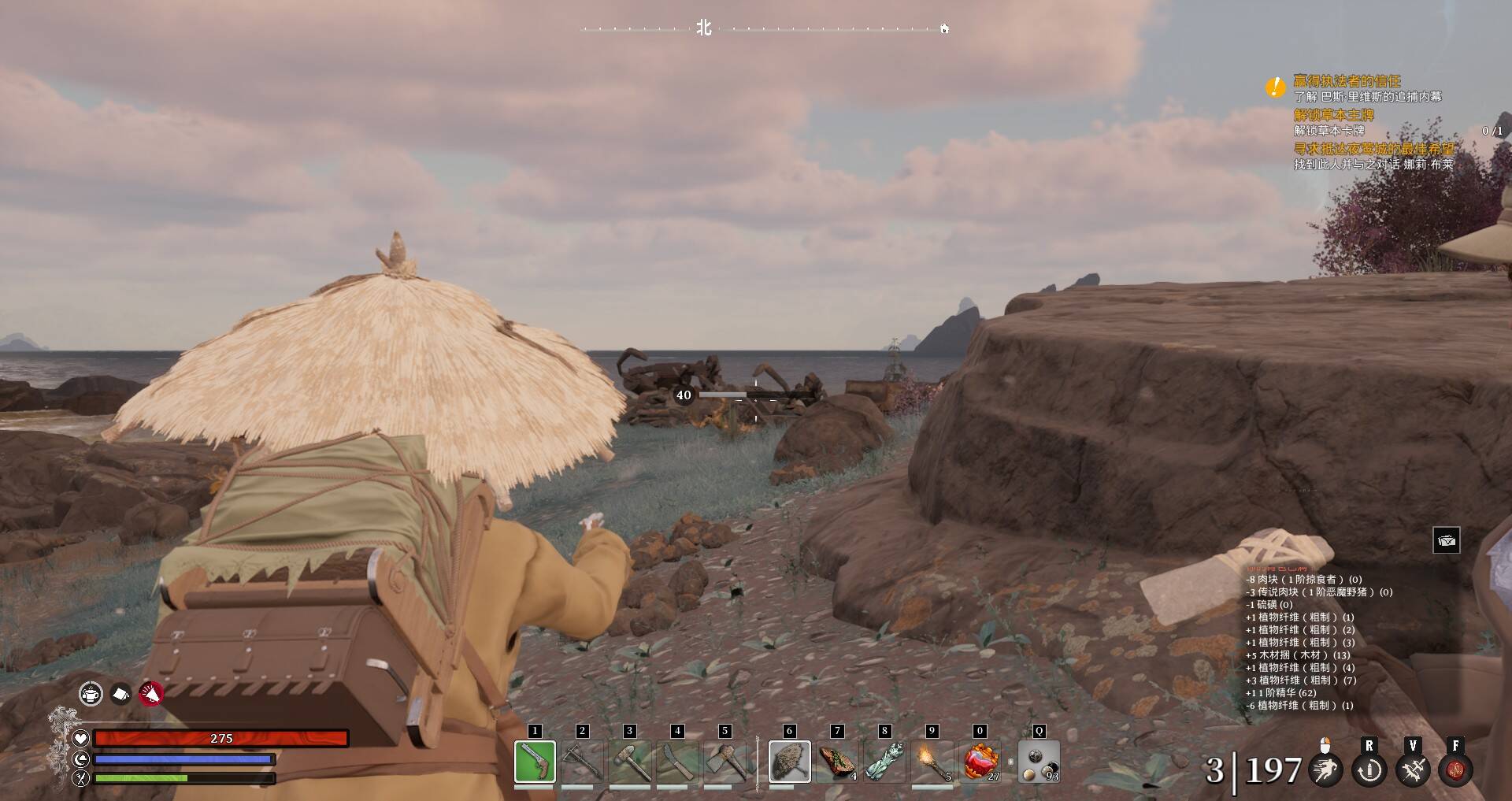The height and width of the screenshot is (801, 1512).
Task: Activate the red wax seal ability
Action: coord(1455,769)
